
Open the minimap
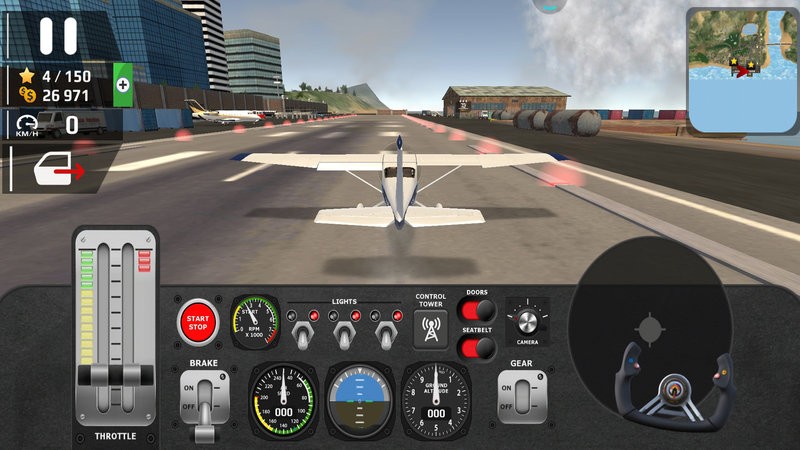[x=742, y=69]
